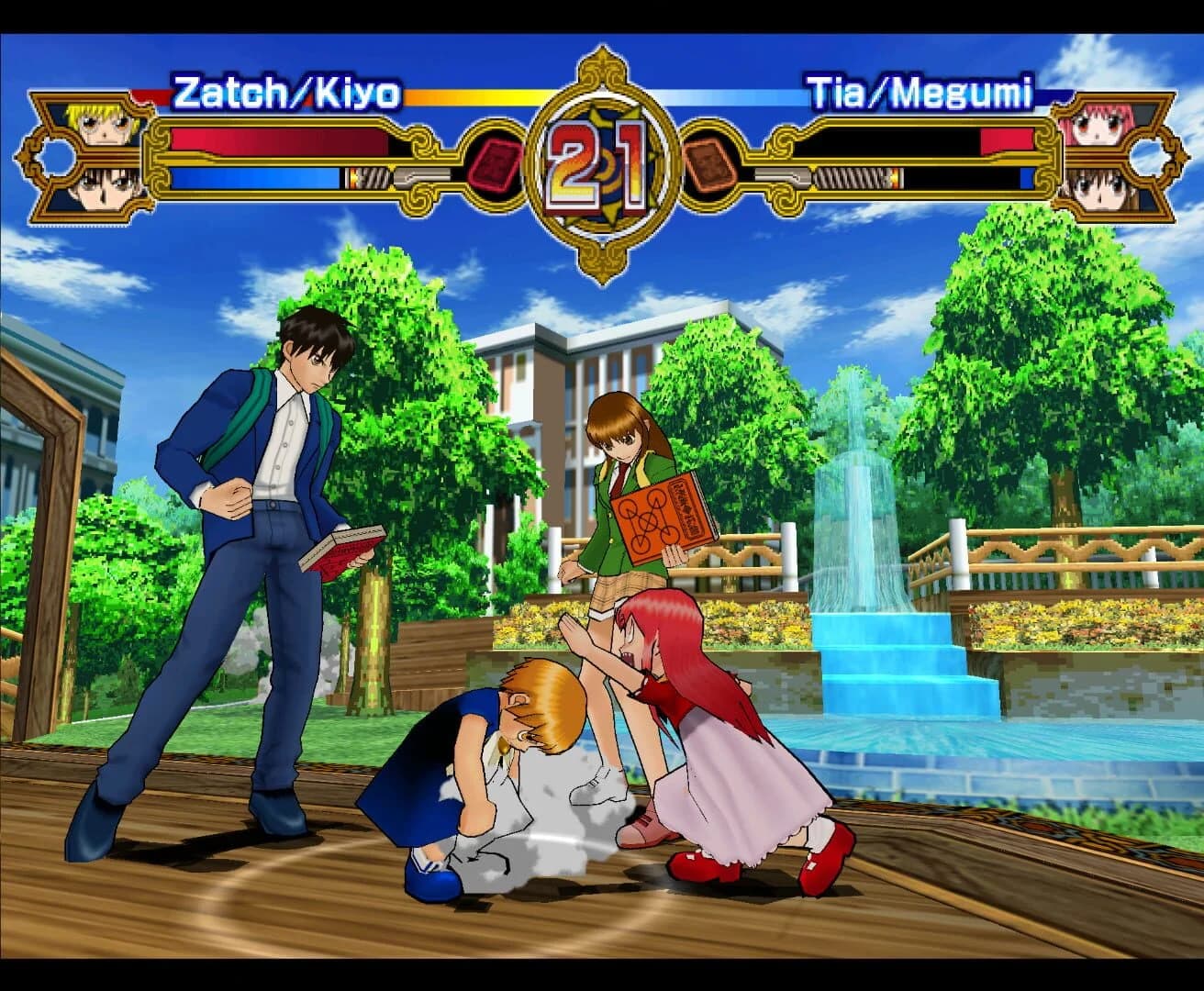
Task: Select Tia's portrait on the right HUD
Action: pyautogui.click(x=1098, y=126)
